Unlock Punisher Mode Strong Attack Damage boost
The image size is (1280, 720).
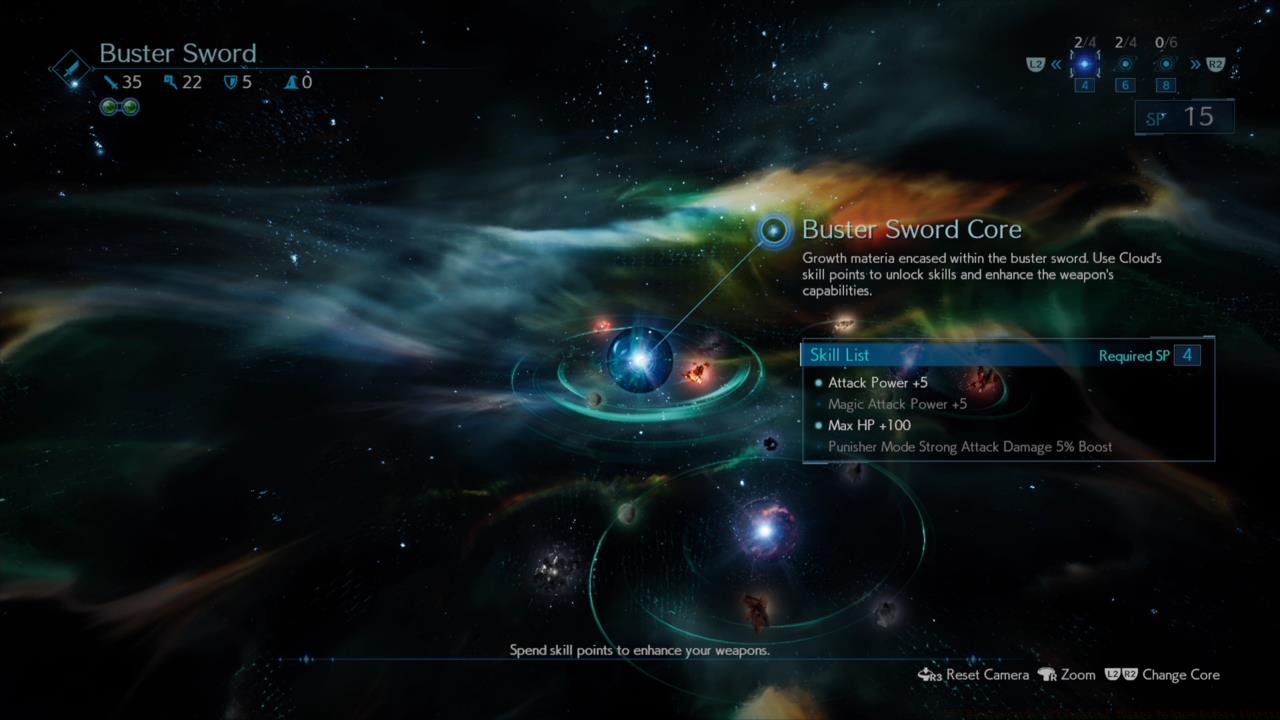pos(969,447)
